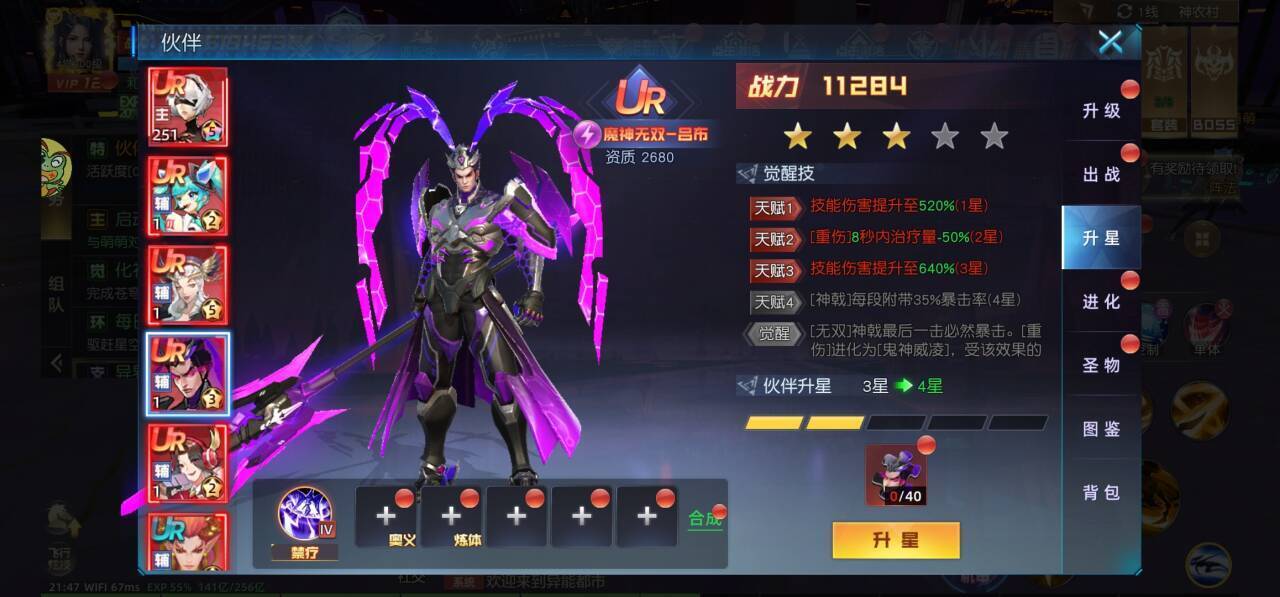Switch to the 升级 tab
The image size is (1280, 597).
pyautogui.click(x=1101, y=111)
